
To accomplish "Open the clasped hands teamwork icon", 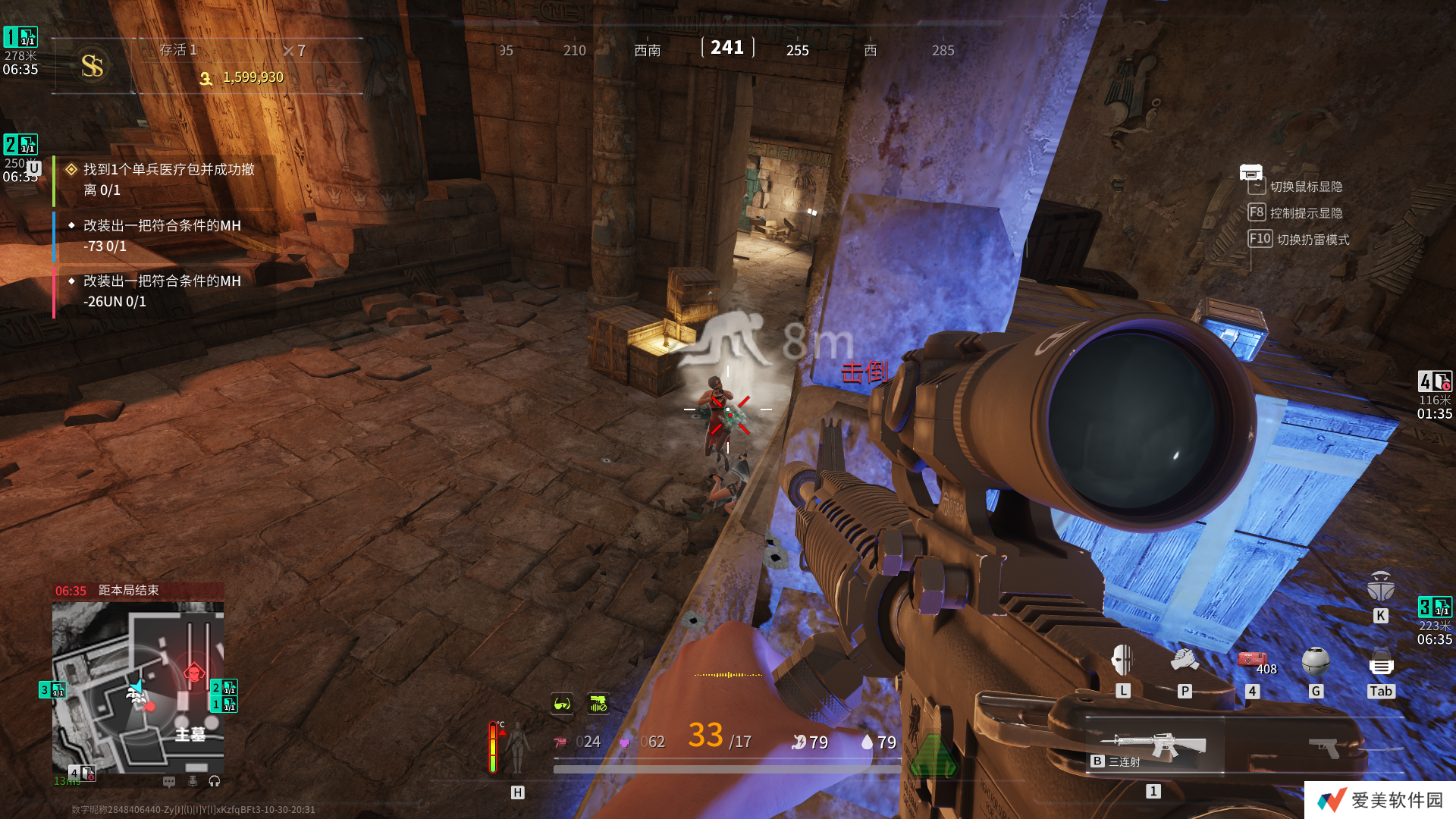I will [x=1184, y=661].
